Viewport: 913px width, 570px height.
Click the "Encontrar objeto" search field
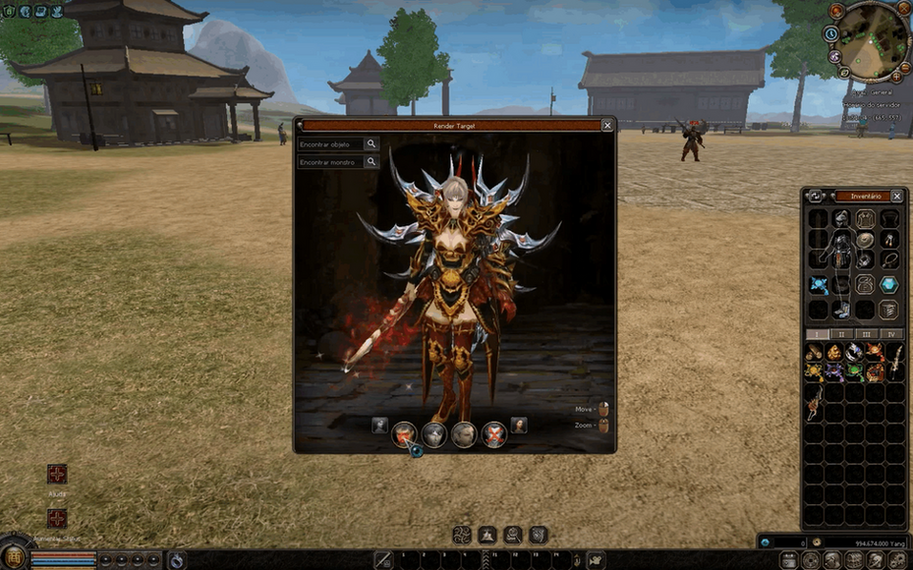330,144
